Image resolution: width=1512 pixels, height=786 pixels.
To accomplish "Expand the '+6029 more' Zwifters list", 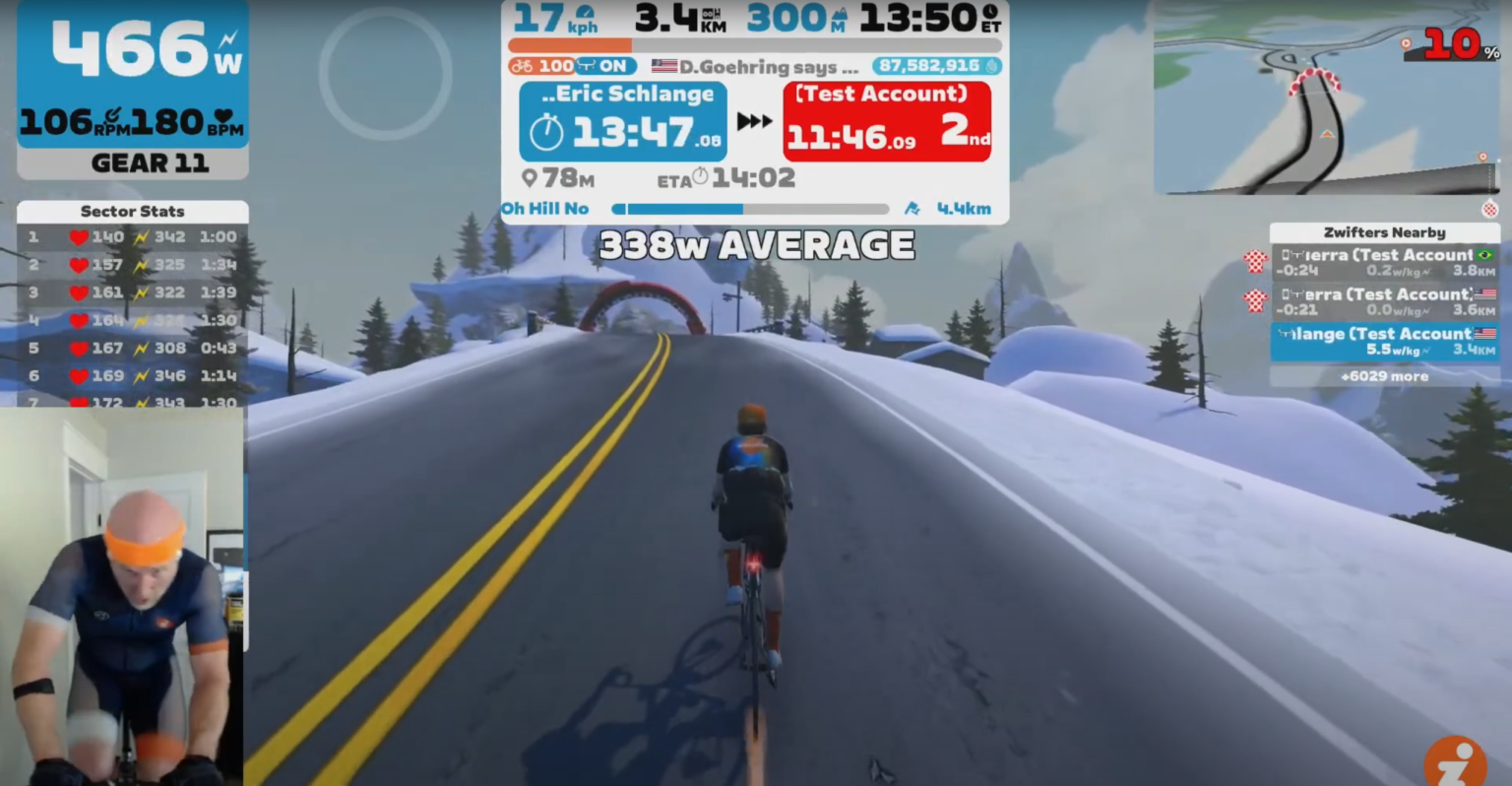I will 1385,376.
